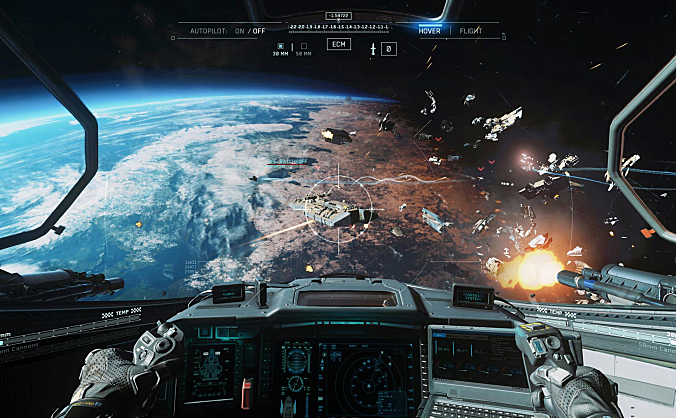This screenshot has height=418, width=676.
Task: Select the 30 MM cannon
Action: [x=280, y=47]
